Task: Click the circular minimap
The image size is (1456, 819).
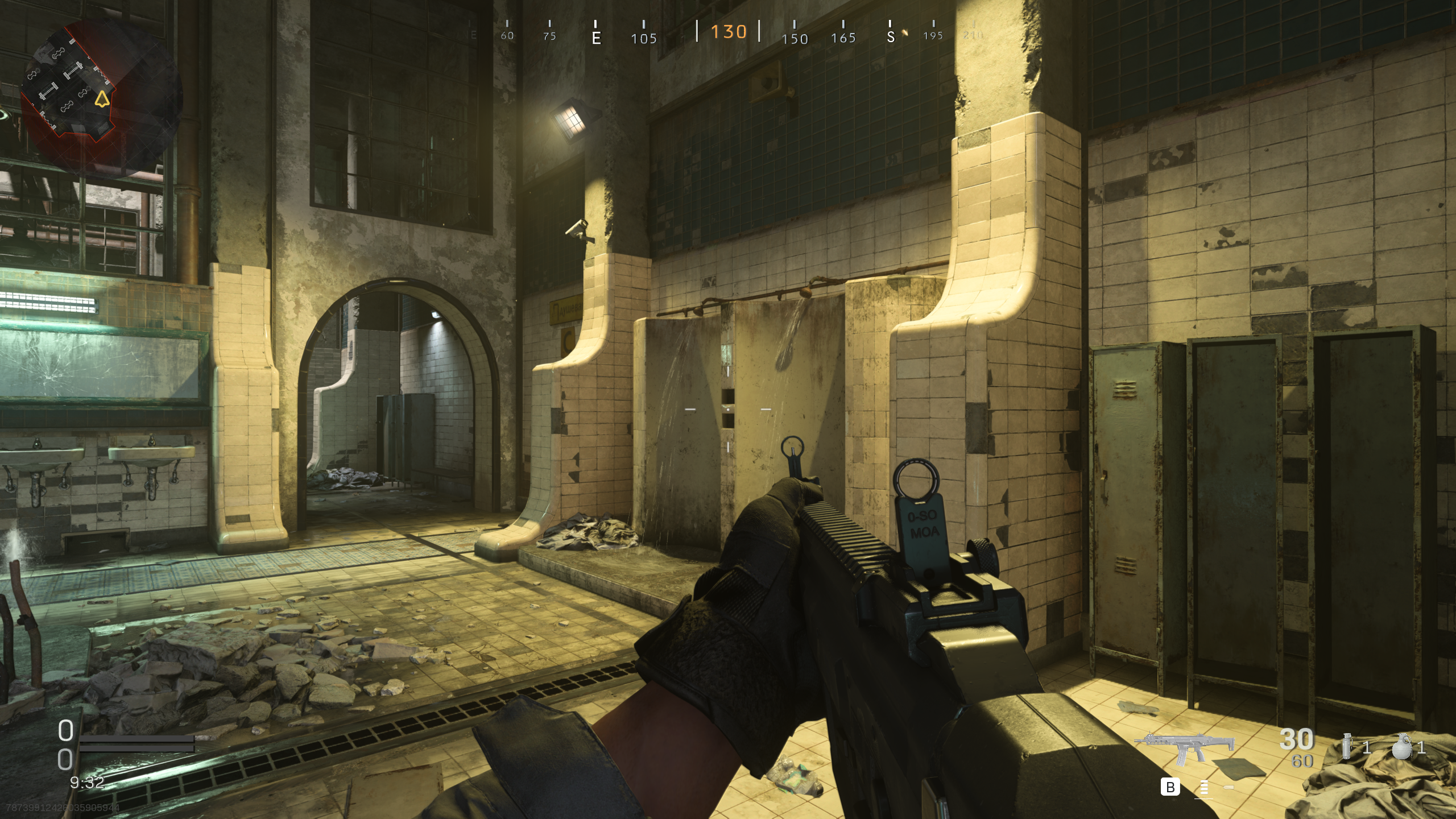Action: (101, 98)
